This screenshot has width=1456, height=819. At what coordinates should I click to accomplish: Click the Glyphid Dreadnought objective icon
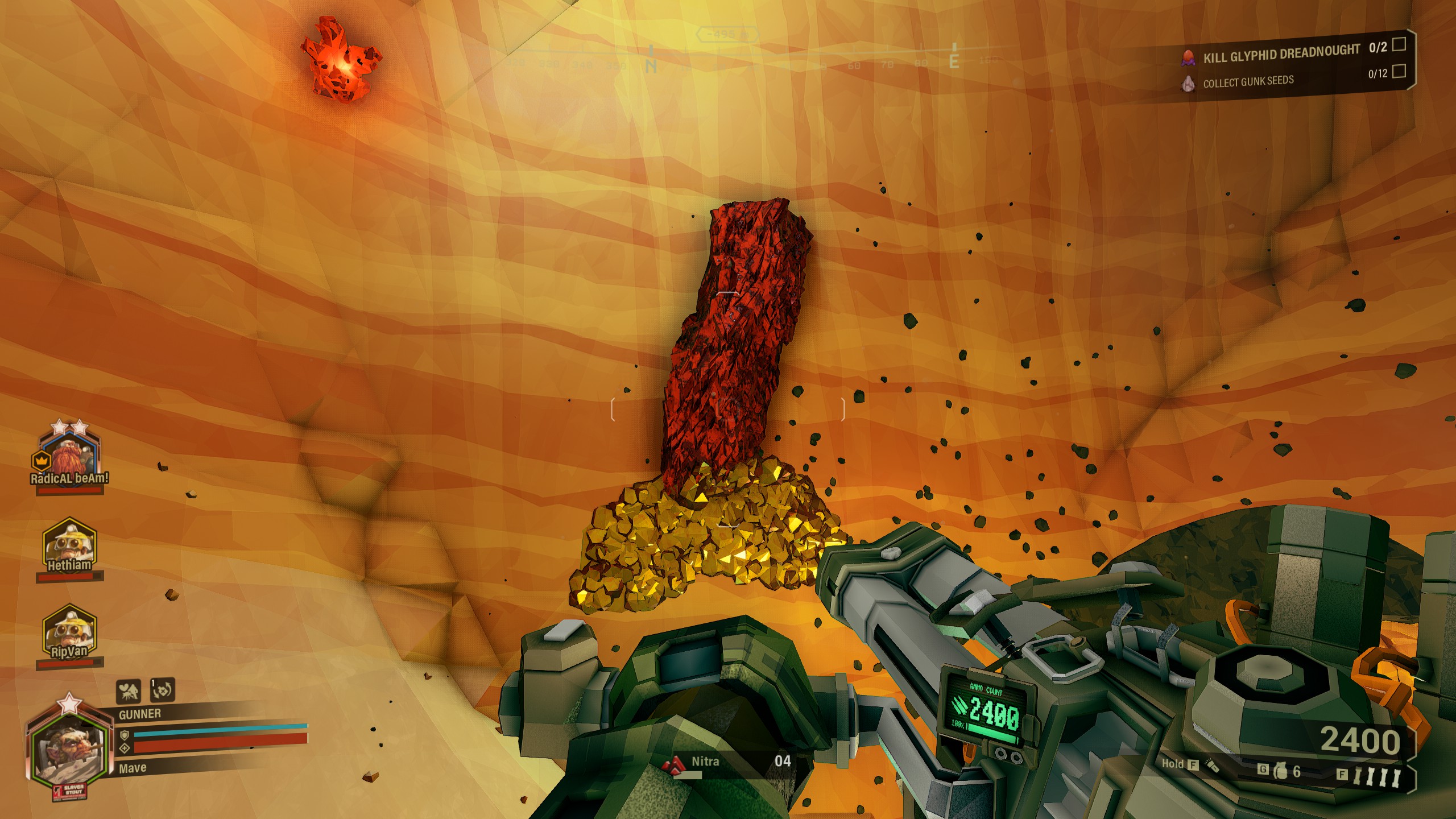pos(1188,57)
